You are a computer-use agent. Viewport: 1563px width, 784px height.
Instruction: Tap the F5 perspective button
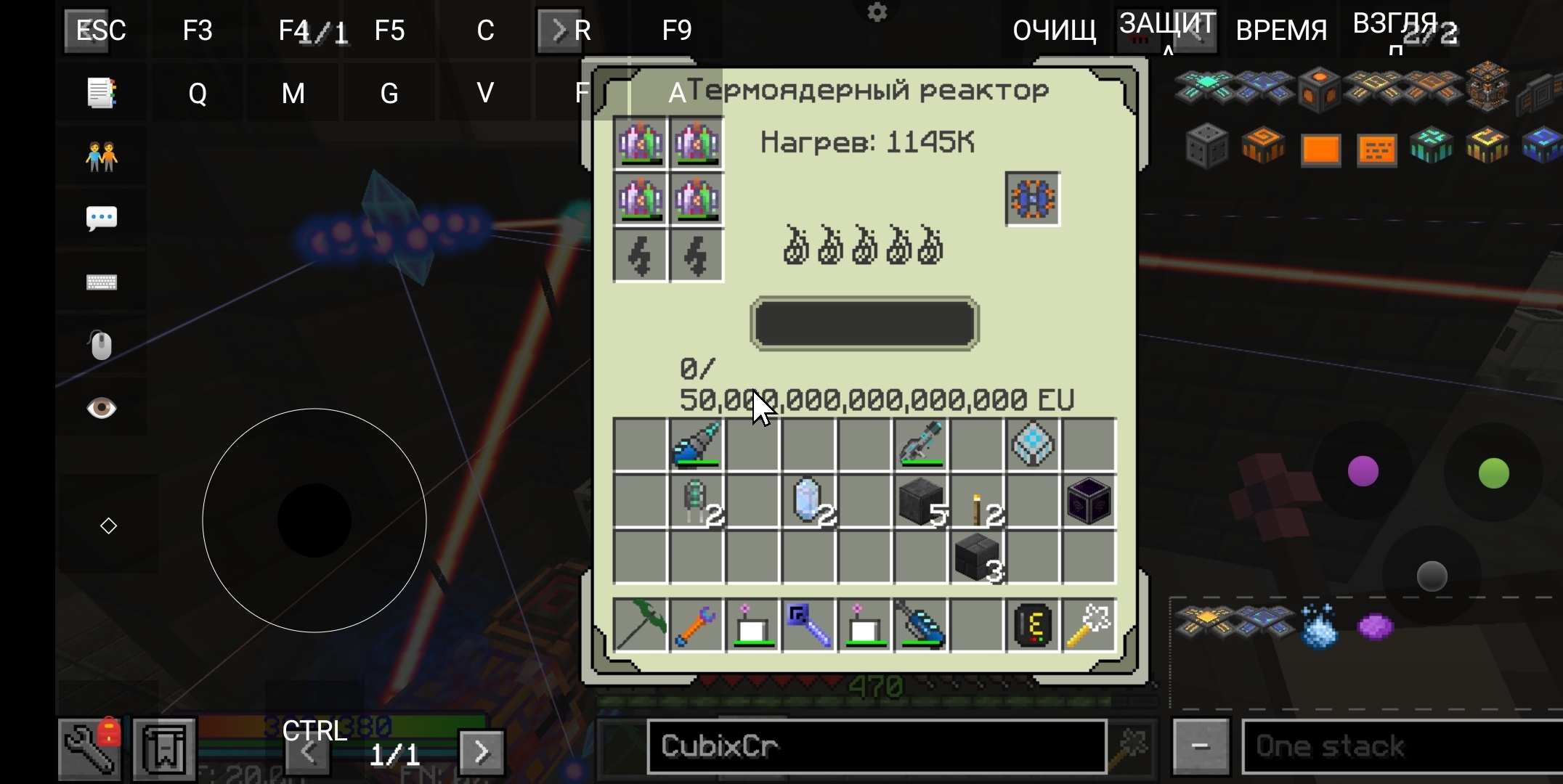coord(389,30)
